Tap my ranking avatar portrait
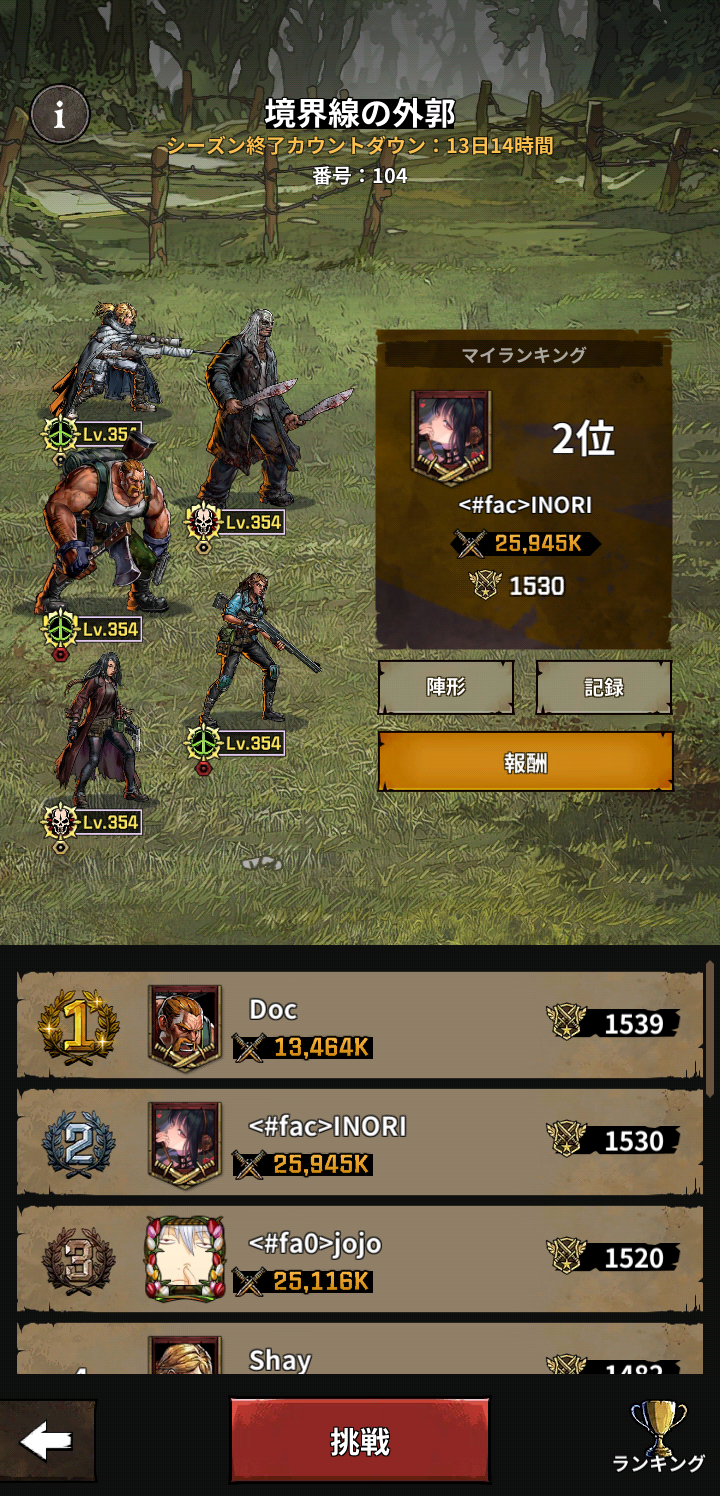The width and height of the screenshot is (720, 1496). tap(451, 437)
